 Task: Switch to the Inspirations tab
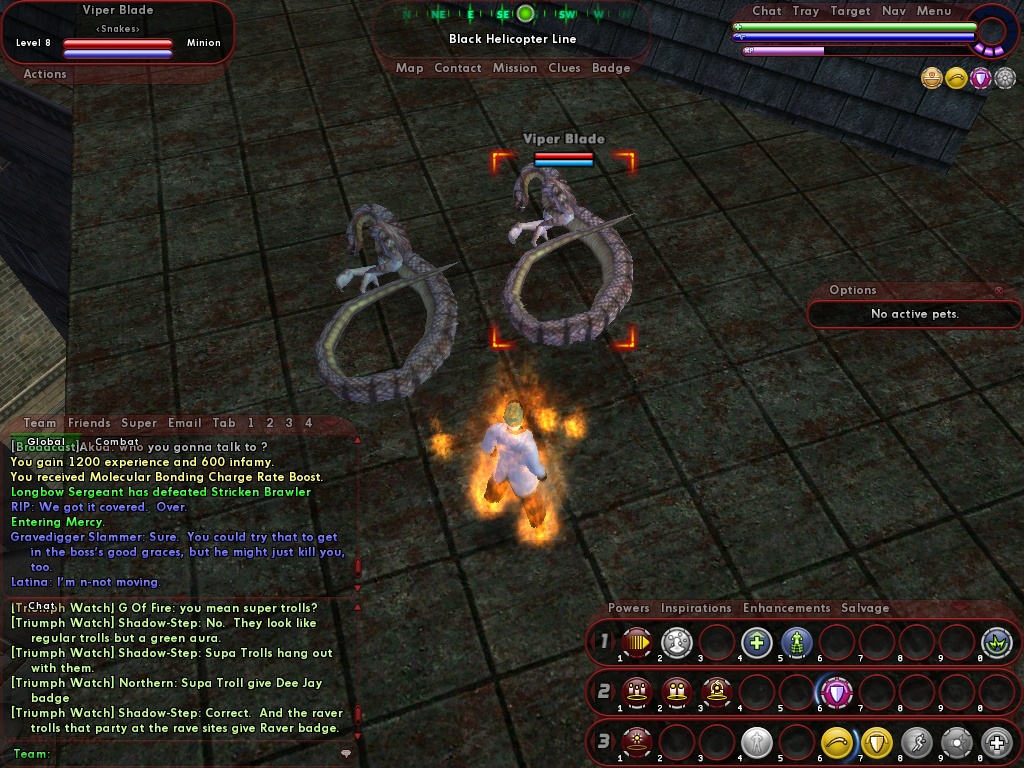[696, 608]
